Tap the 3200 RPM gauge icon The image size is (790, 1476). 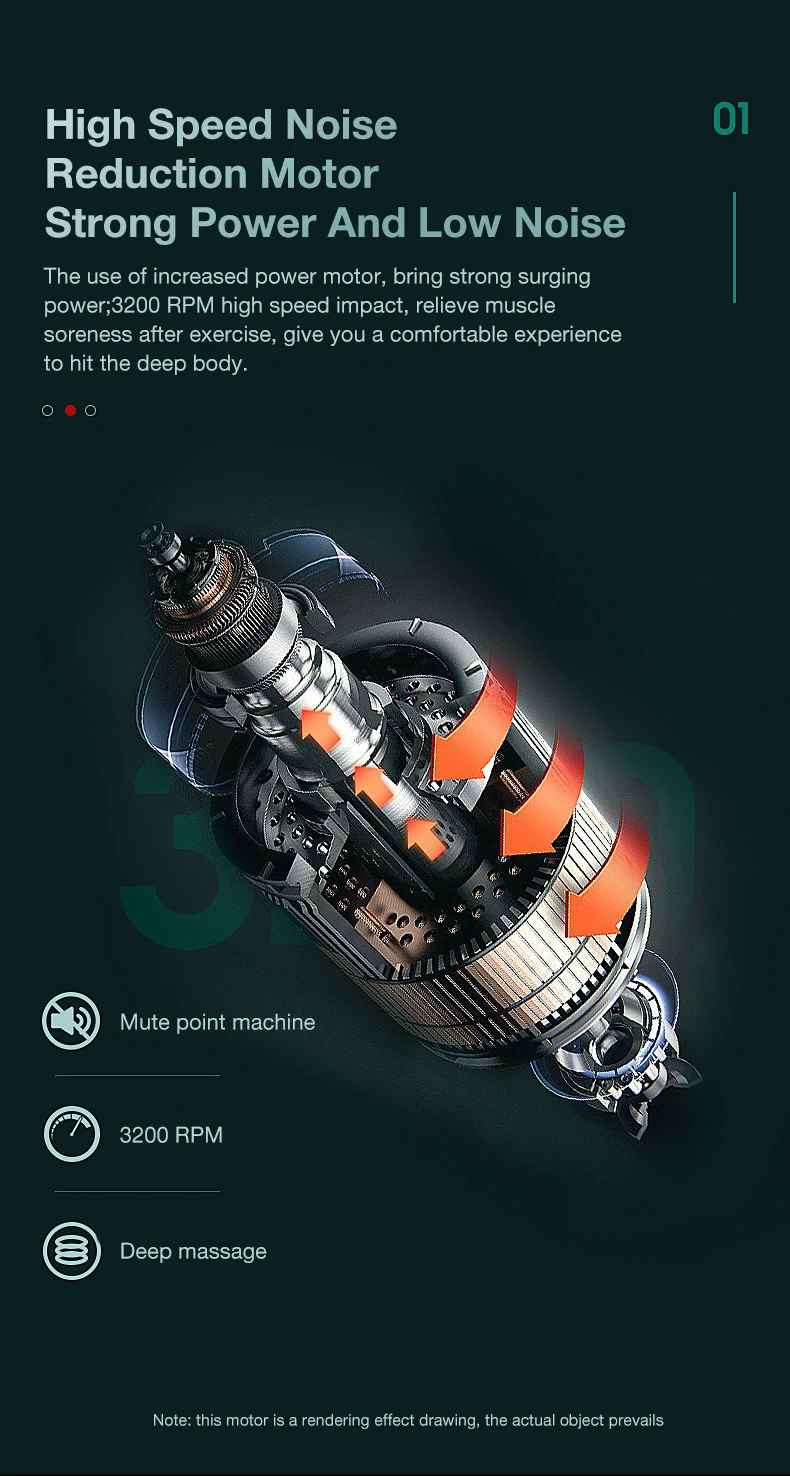(x=72, y=1134)
